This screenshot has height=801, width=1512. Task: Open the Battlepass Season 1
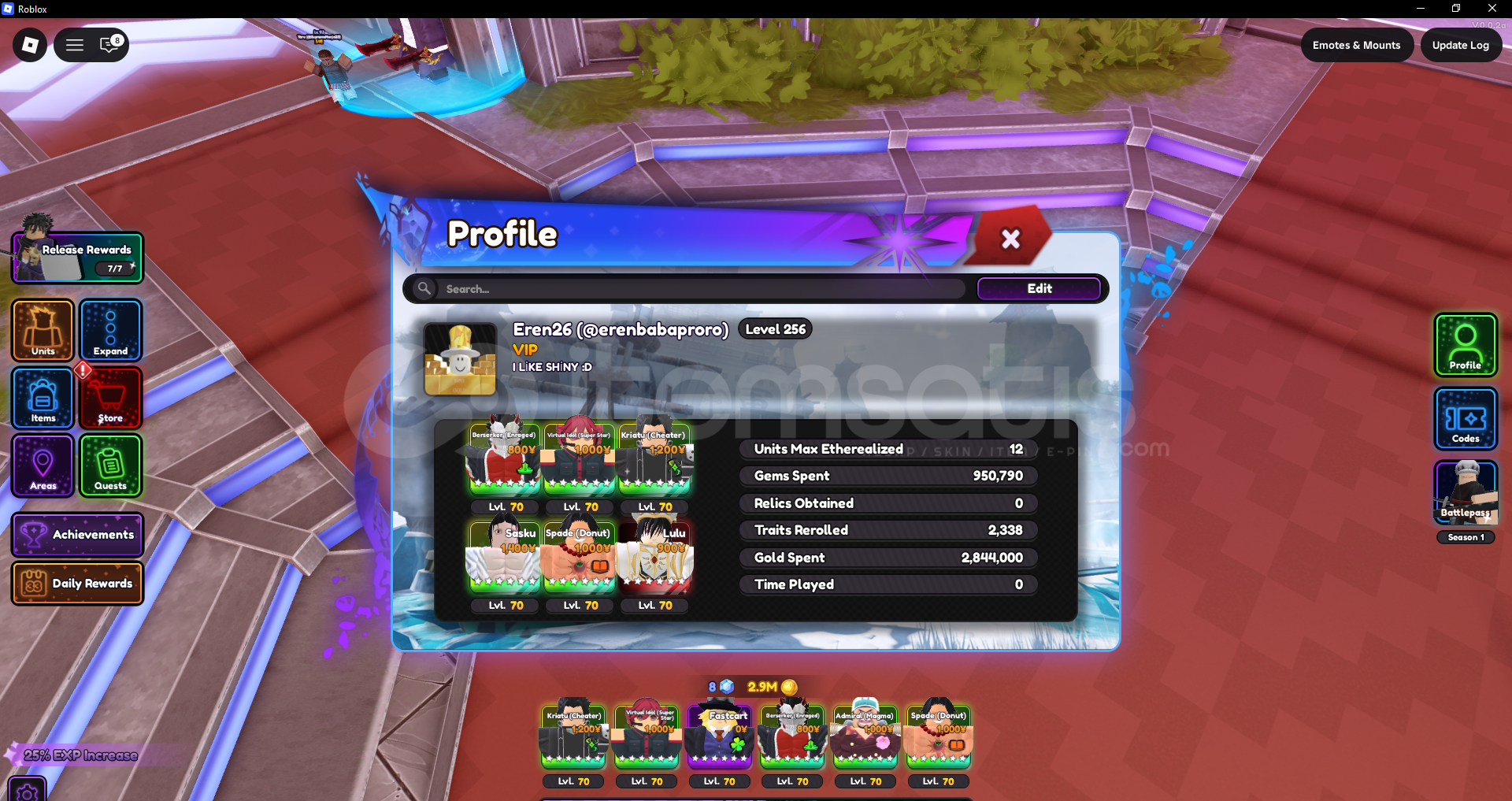(x=1465, y=495)
